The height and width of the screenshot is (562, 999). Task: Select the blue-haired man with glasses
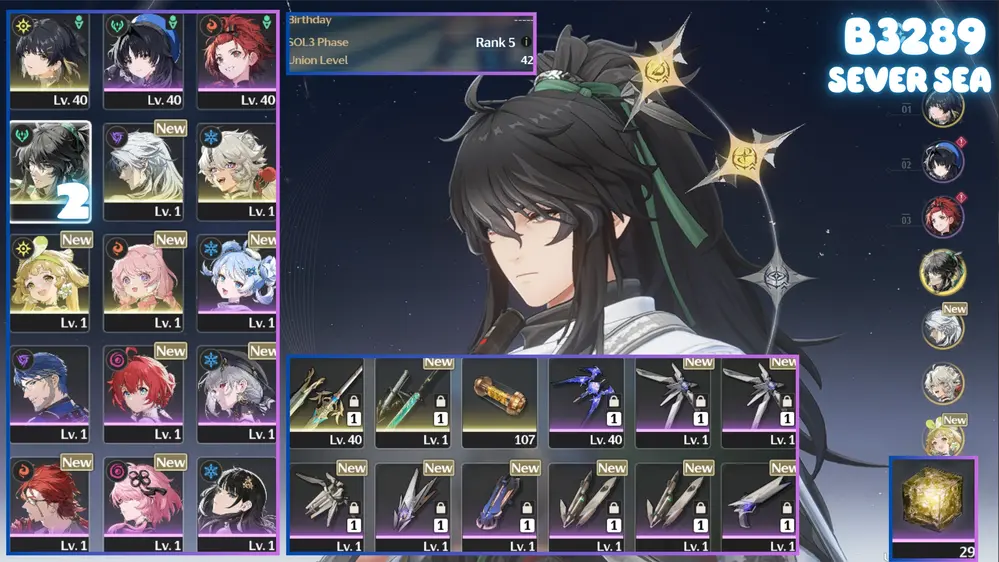(x=50, y=394)
